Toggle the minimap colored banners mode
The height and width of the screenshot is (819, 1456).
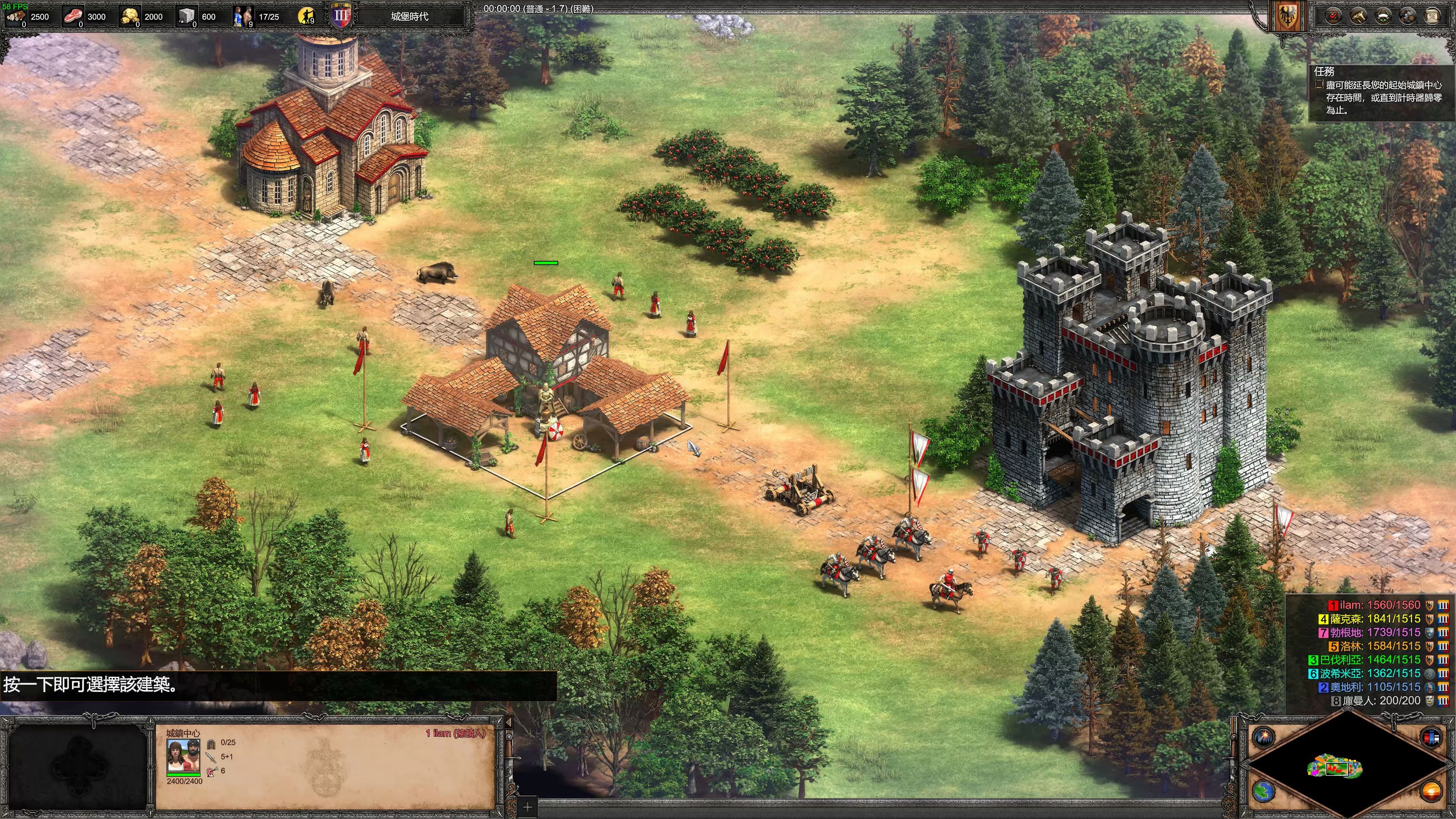pyautogui.click(x=1431, y=737)
